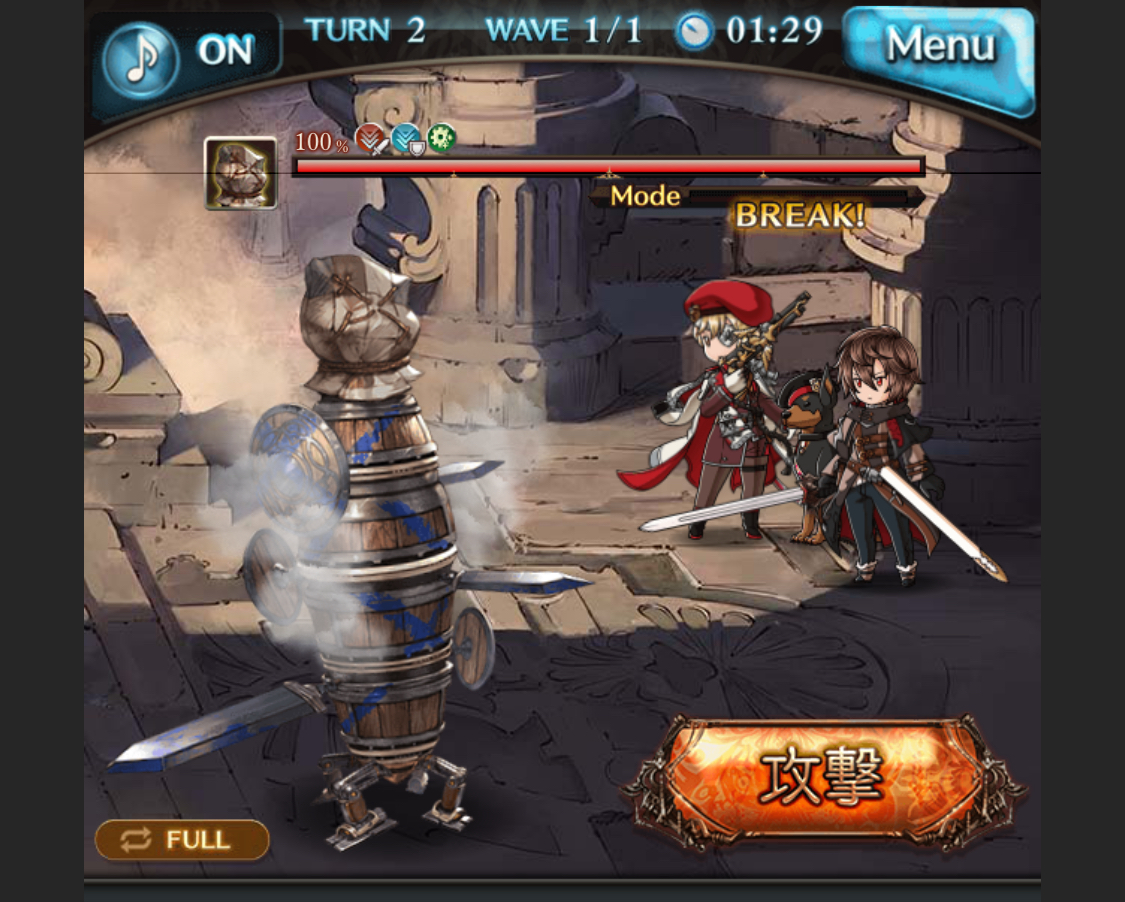Inspect the red sword debuff icon

pyautogui.click(x=371, y=139)
